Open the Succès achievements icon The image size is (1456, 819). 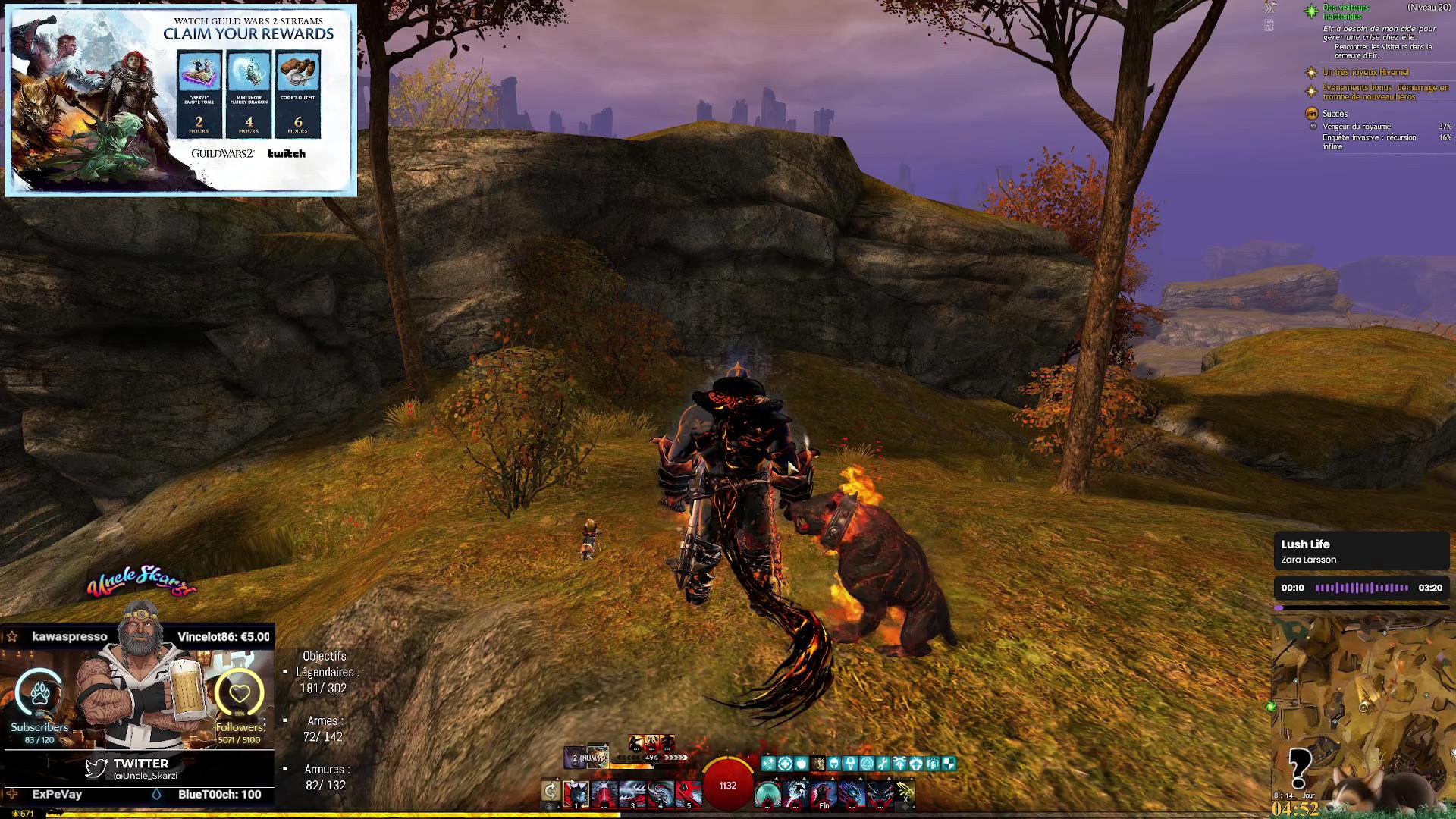pyautogui.click(x=1311, y=114)
